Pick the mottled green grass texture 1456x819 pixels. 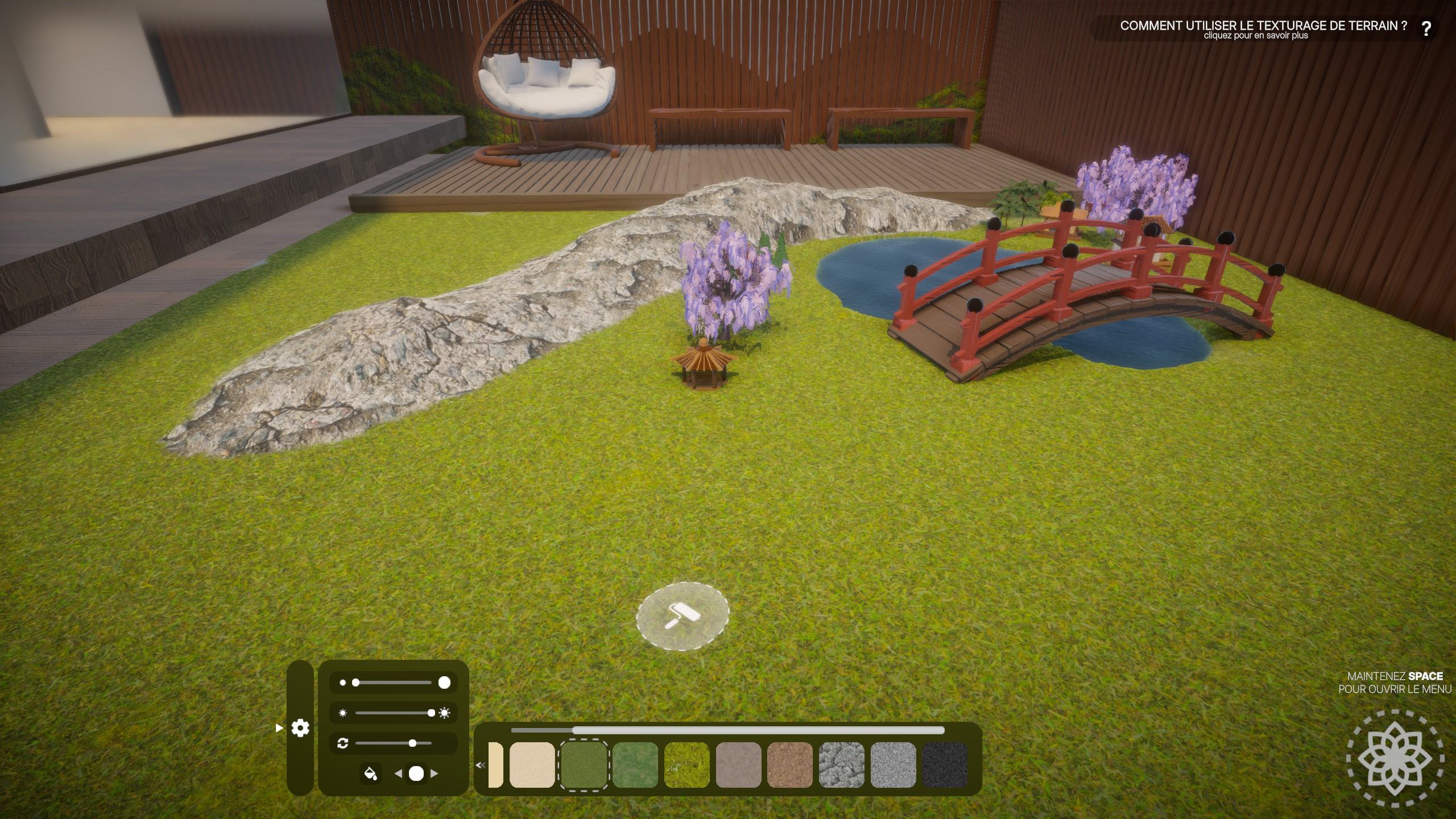[x=635, y=766]
